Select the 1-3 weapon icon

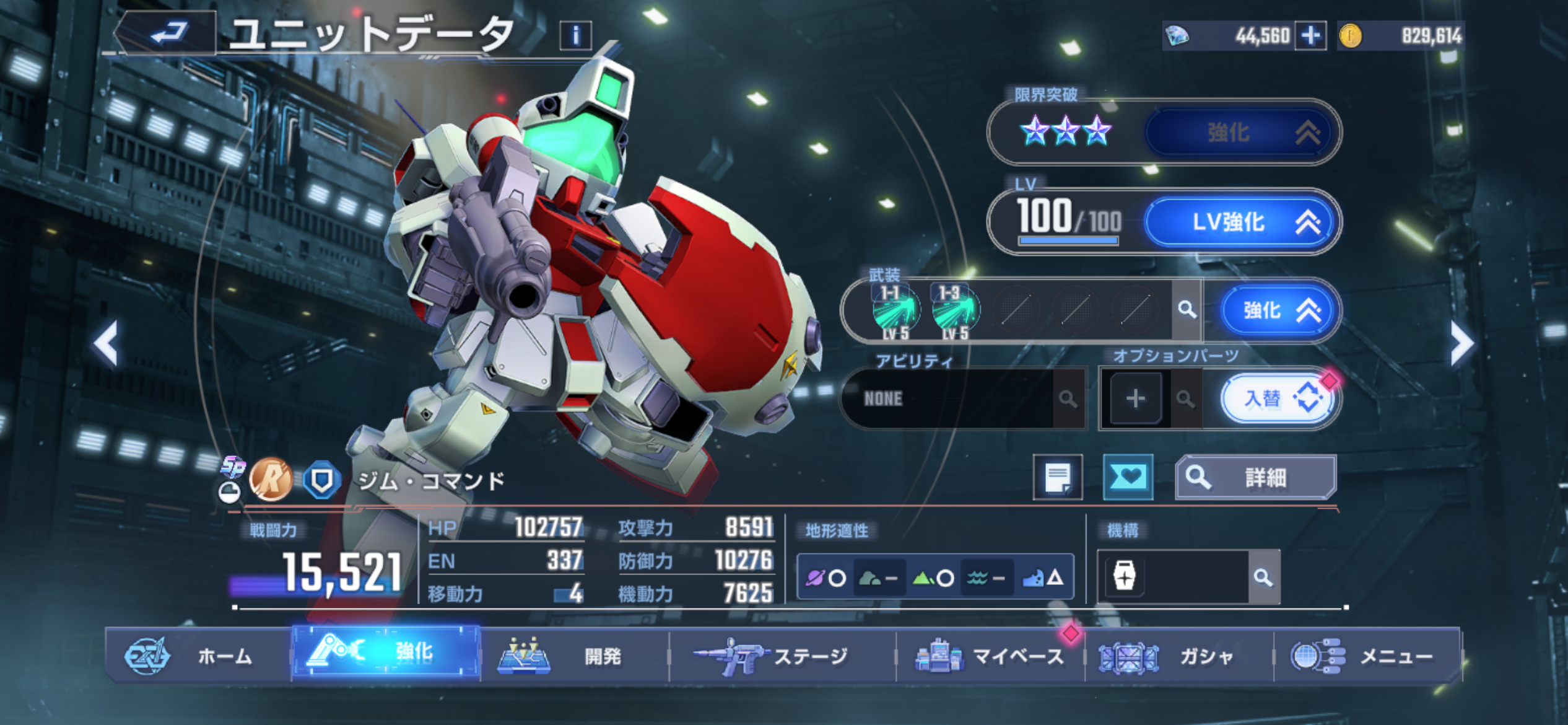tap(954, 311)
